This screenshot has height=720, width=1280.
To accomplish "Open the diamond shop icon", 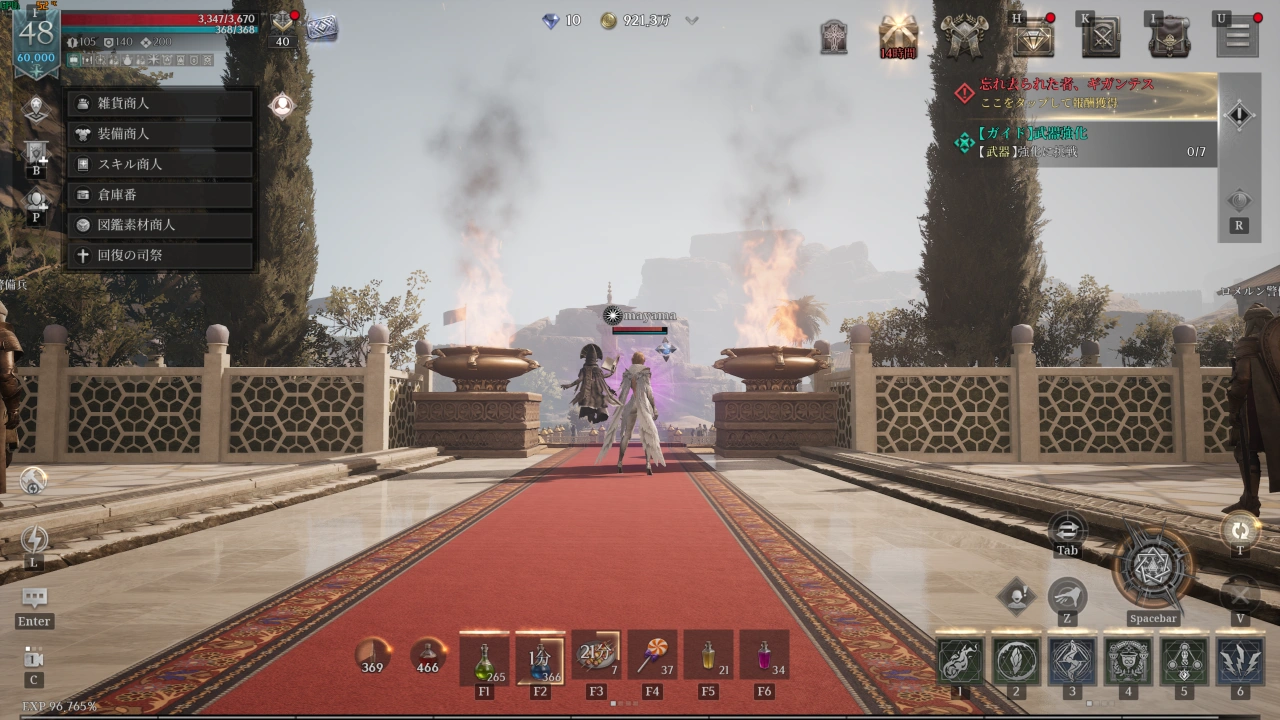I will tap(1033, 38).
